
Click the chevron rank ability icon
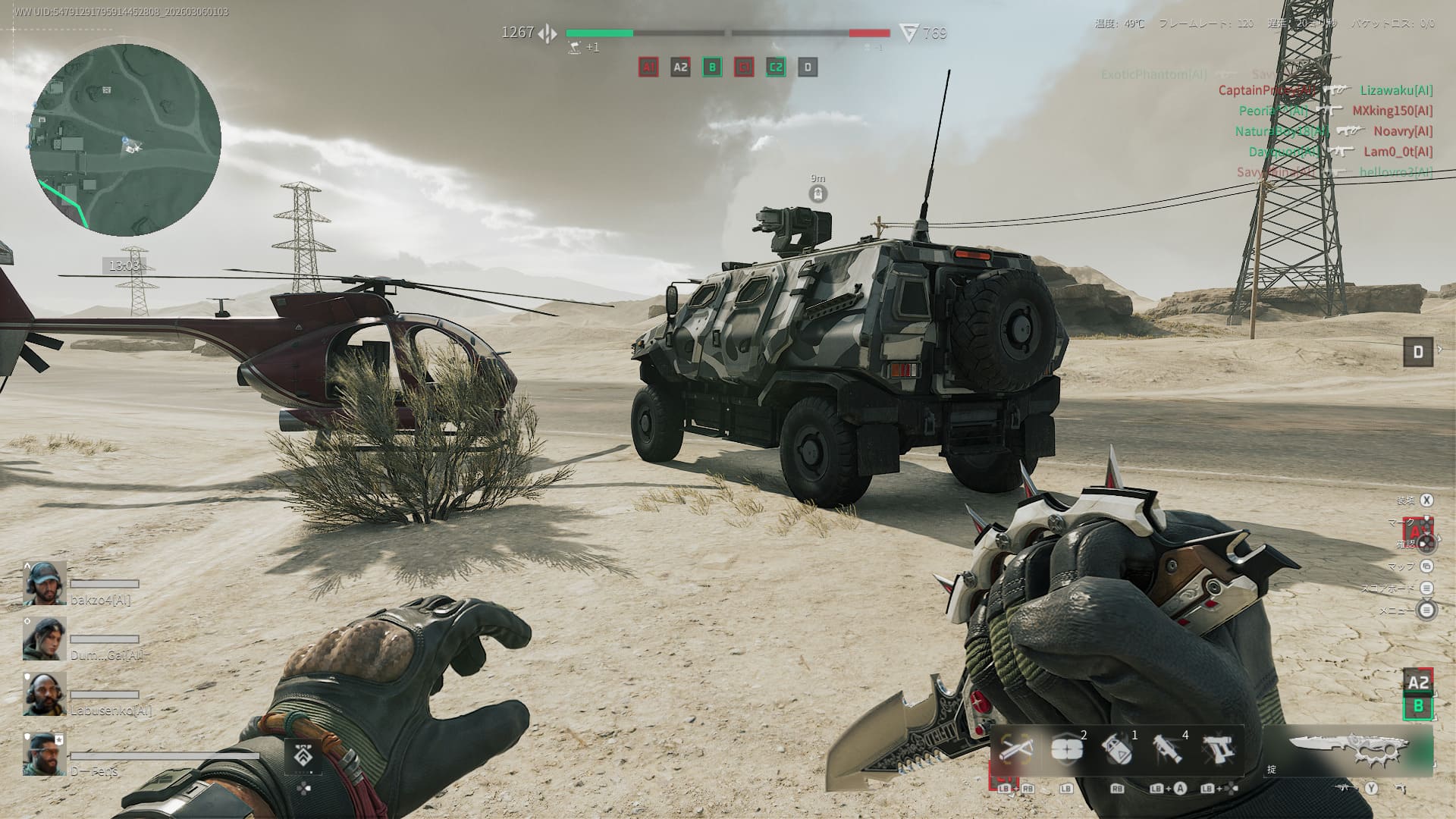coord(303,756)
